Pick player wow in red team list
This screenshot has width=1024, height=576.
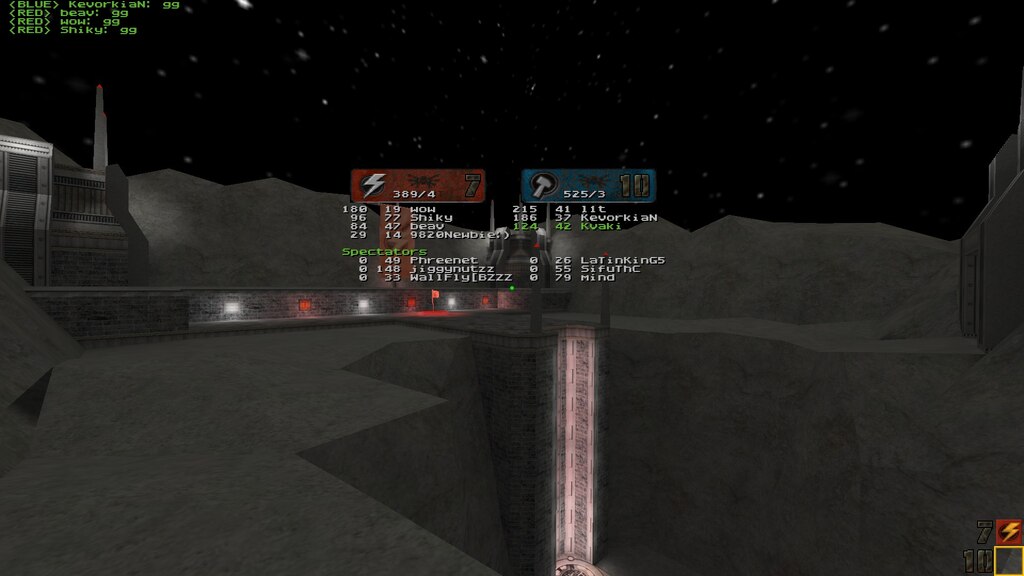[423, 209]
